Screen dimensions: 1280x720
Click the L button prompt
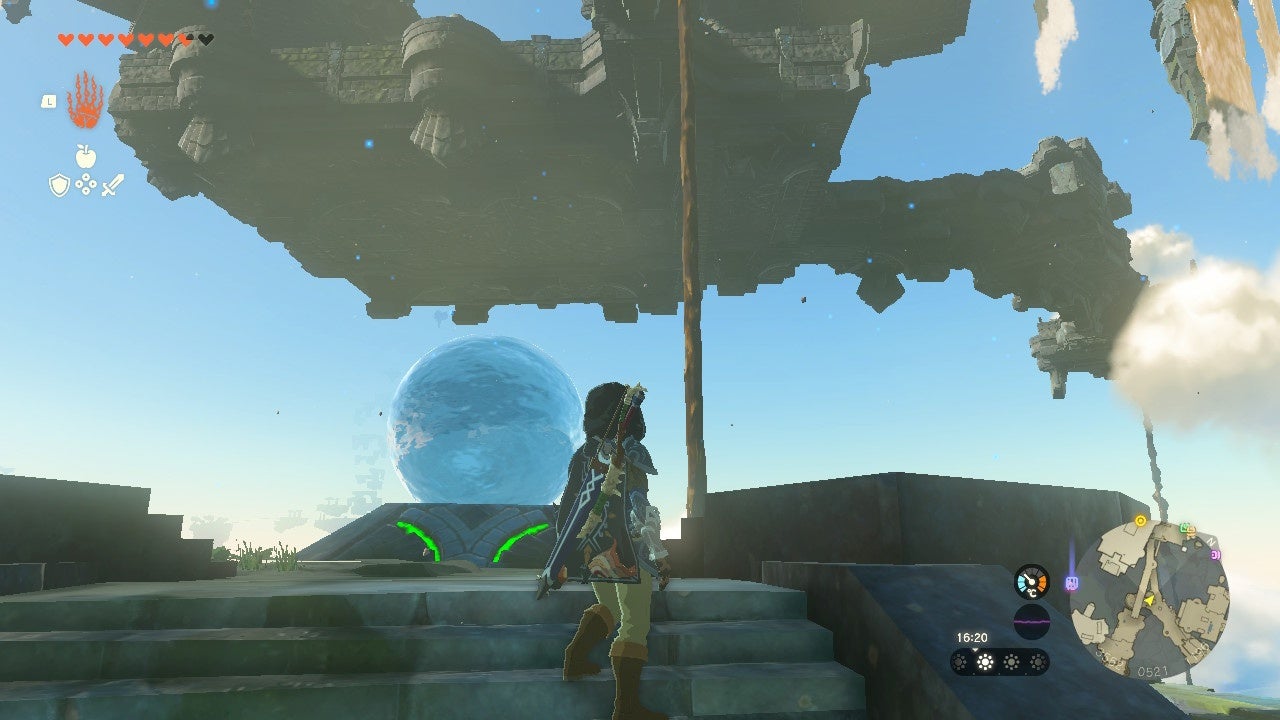(48, 101)
